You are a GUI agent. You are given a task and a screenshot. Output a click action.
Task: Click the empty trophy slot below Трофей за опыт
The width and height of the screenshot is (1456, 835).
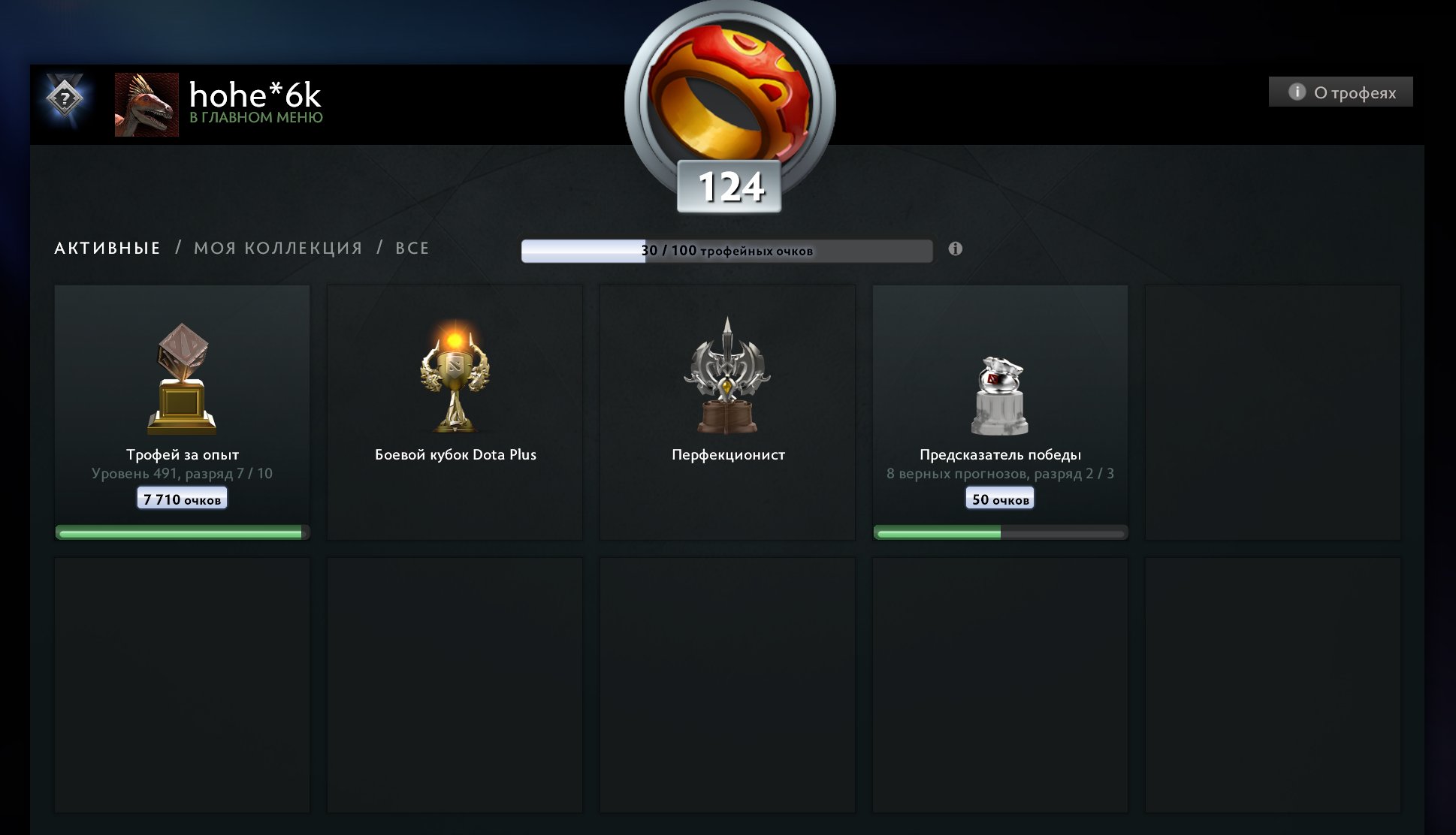click(181, 683)
